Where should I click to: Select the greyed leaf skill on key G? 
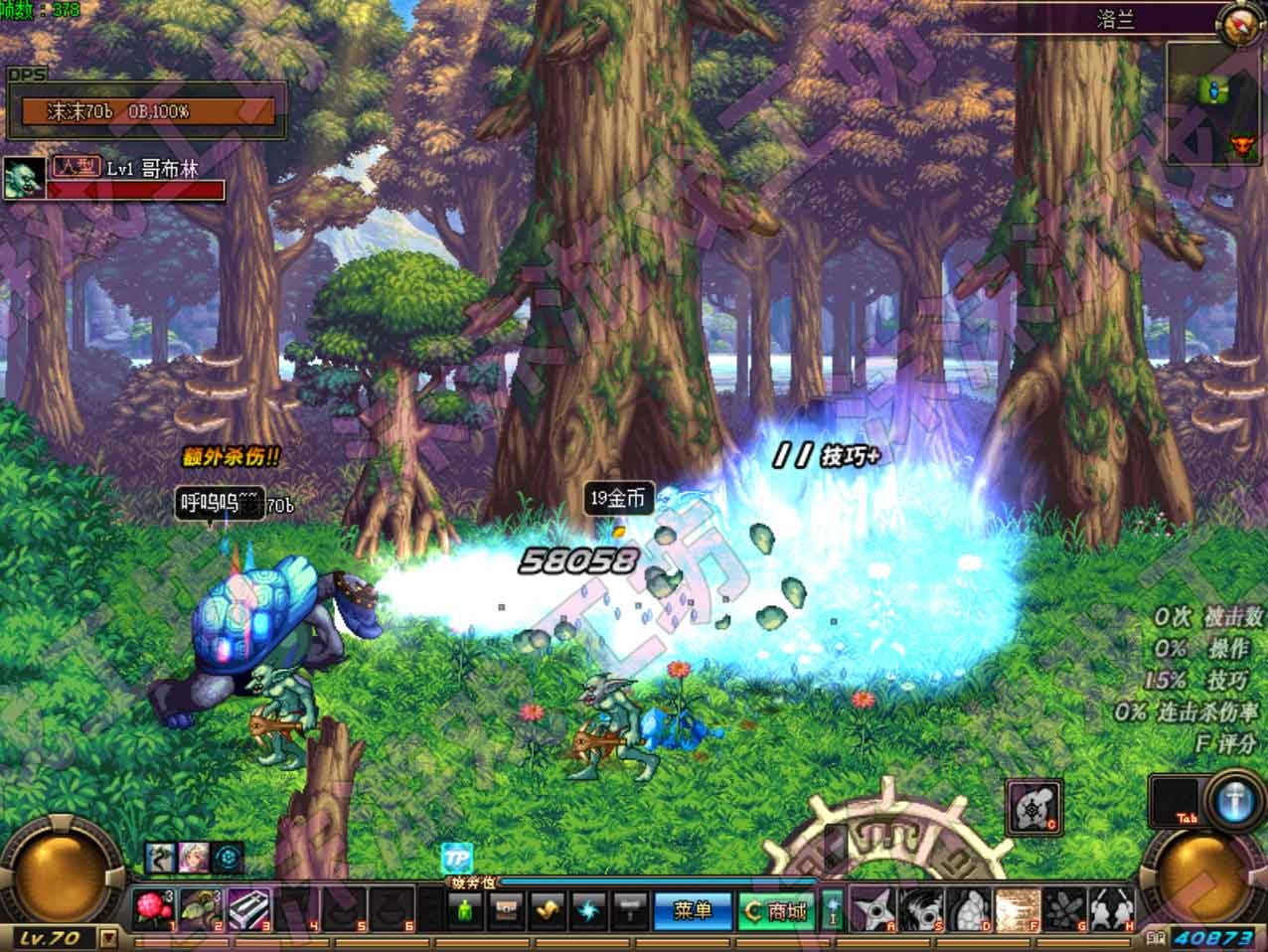(x=1065, y=909)
